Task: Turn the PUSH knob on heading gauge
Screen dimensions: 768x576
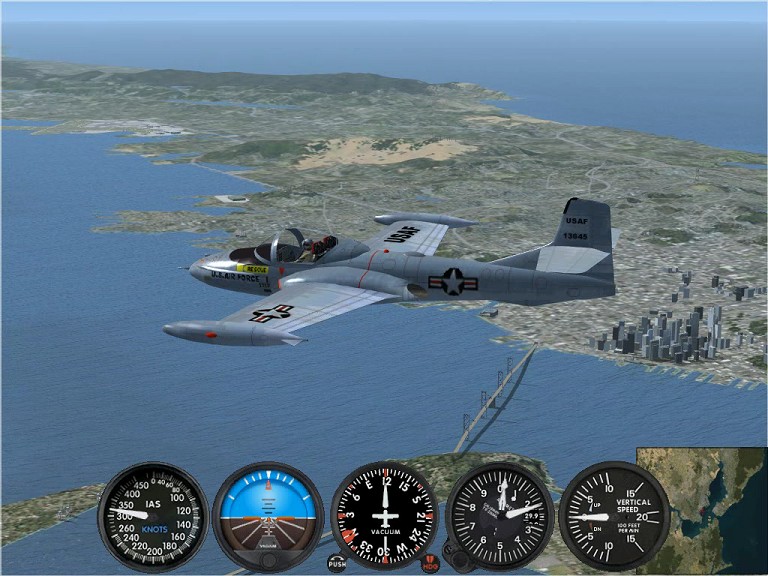Action: click(337, 563)
